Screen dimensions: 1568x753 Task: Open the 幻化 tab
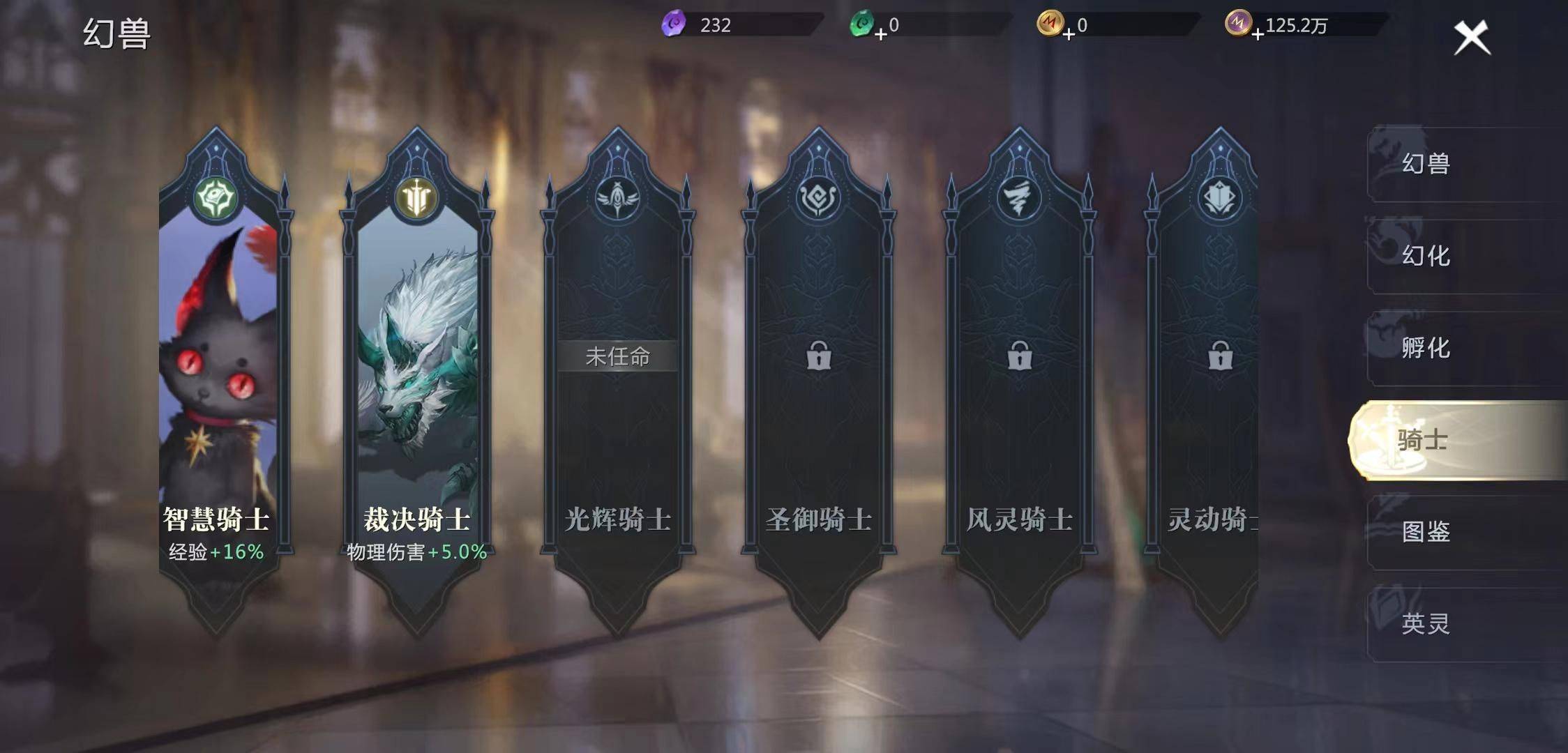(x=1426, y=256)
